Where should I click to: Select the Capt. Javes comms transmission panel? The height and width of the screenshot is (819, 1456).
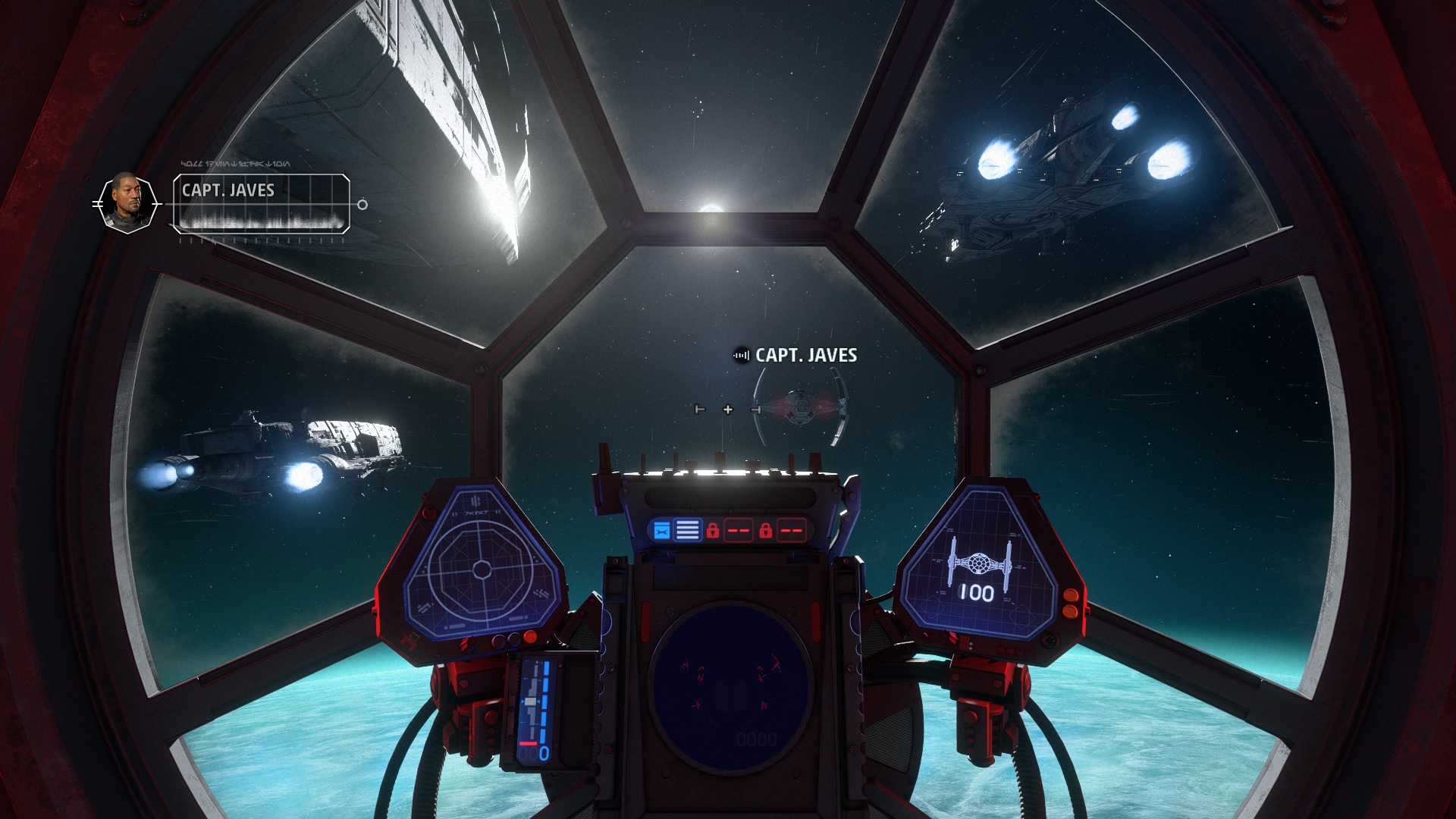tap(262, 203)
